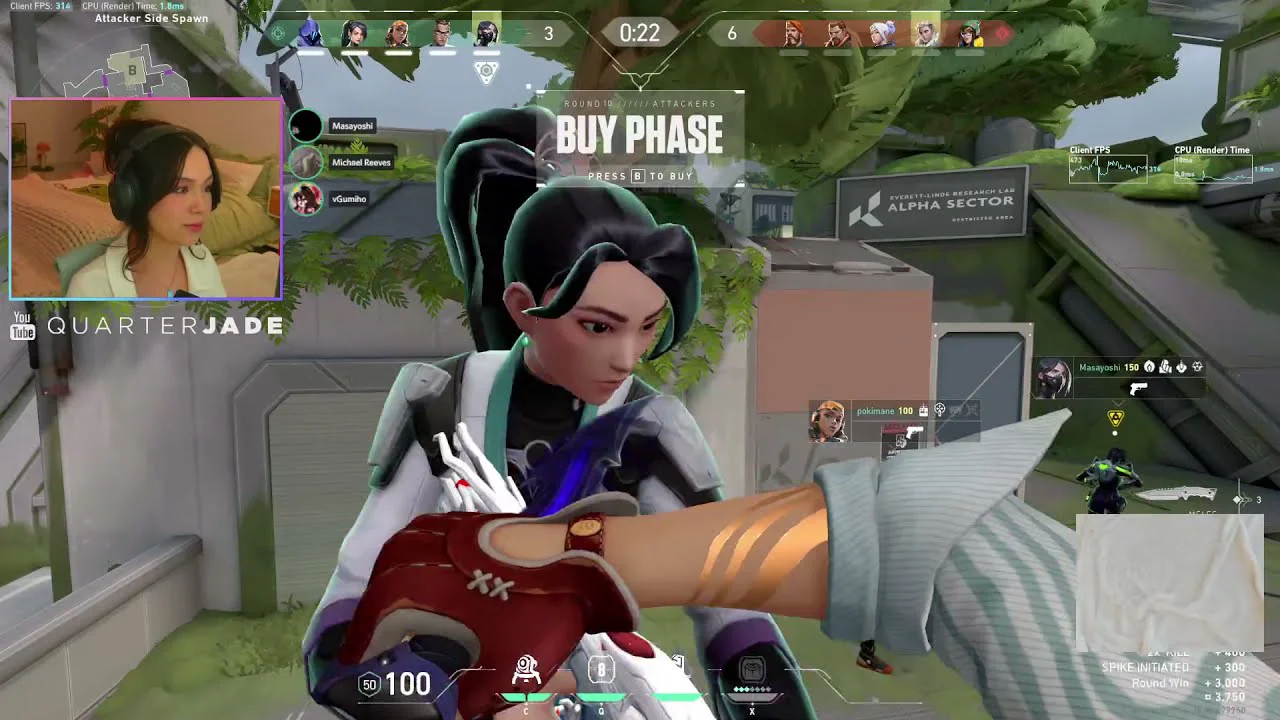Select the CPU Render Time graph
1280x720 pixels.
[1212, 168]
